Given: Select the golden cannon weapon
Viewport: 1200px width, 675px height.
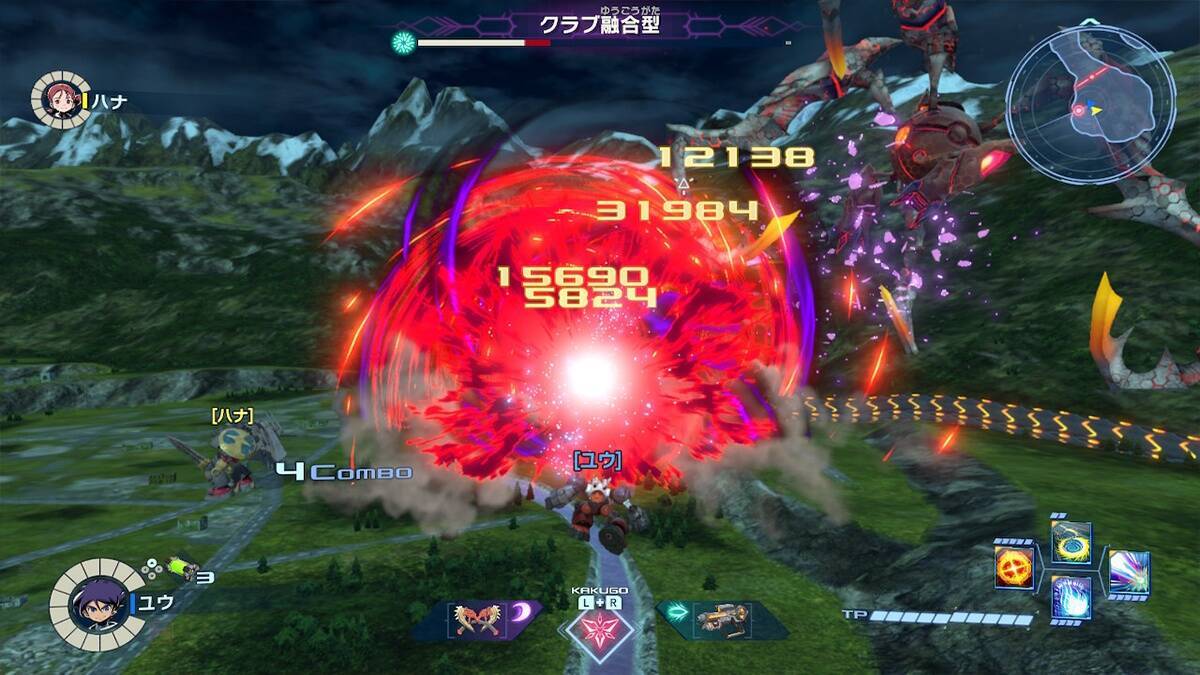Looking at the screenshot, I should pos(720,620).
